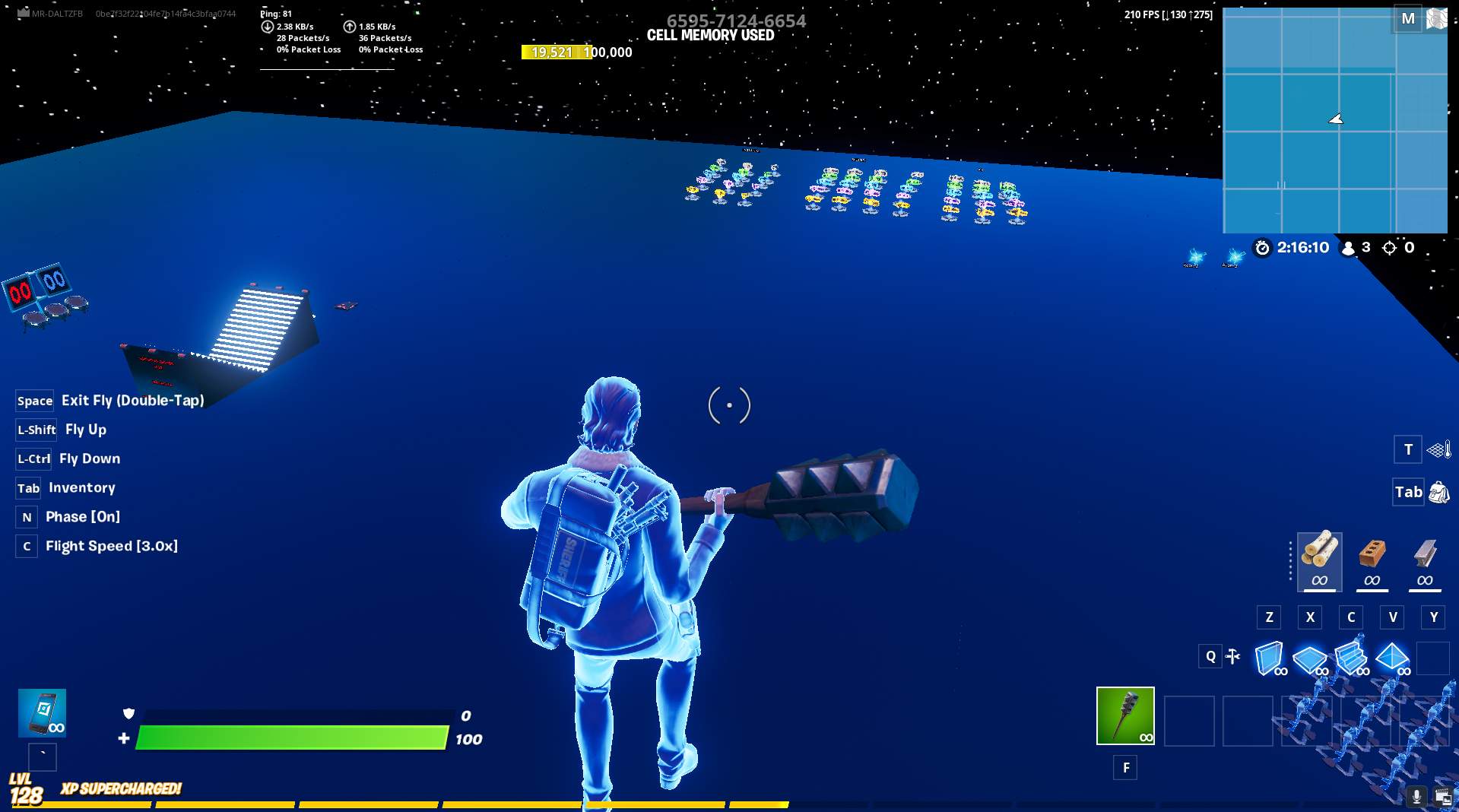1459x812 pixels.
Task: Toggle the screen capture icon in bottom corner
Action: click(x=1444, y=796)
